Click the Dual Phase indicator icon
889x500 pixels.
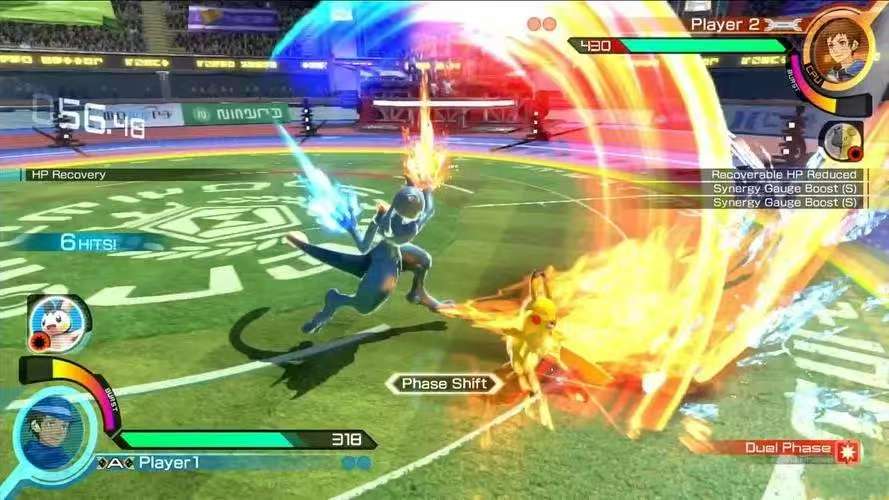[848, 449]
